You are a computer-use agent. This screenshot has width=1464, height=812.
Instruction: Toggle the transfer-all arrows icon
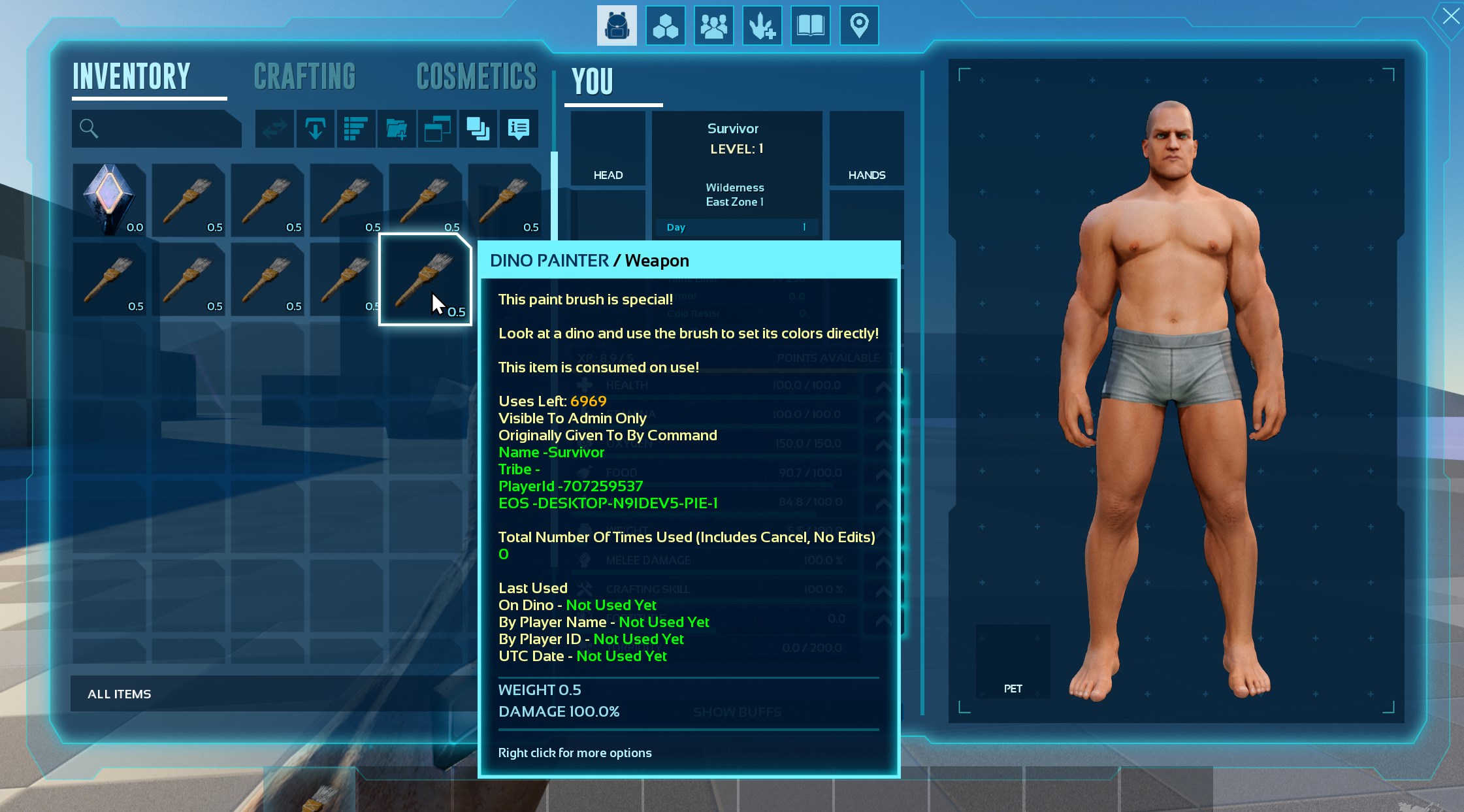274,129
